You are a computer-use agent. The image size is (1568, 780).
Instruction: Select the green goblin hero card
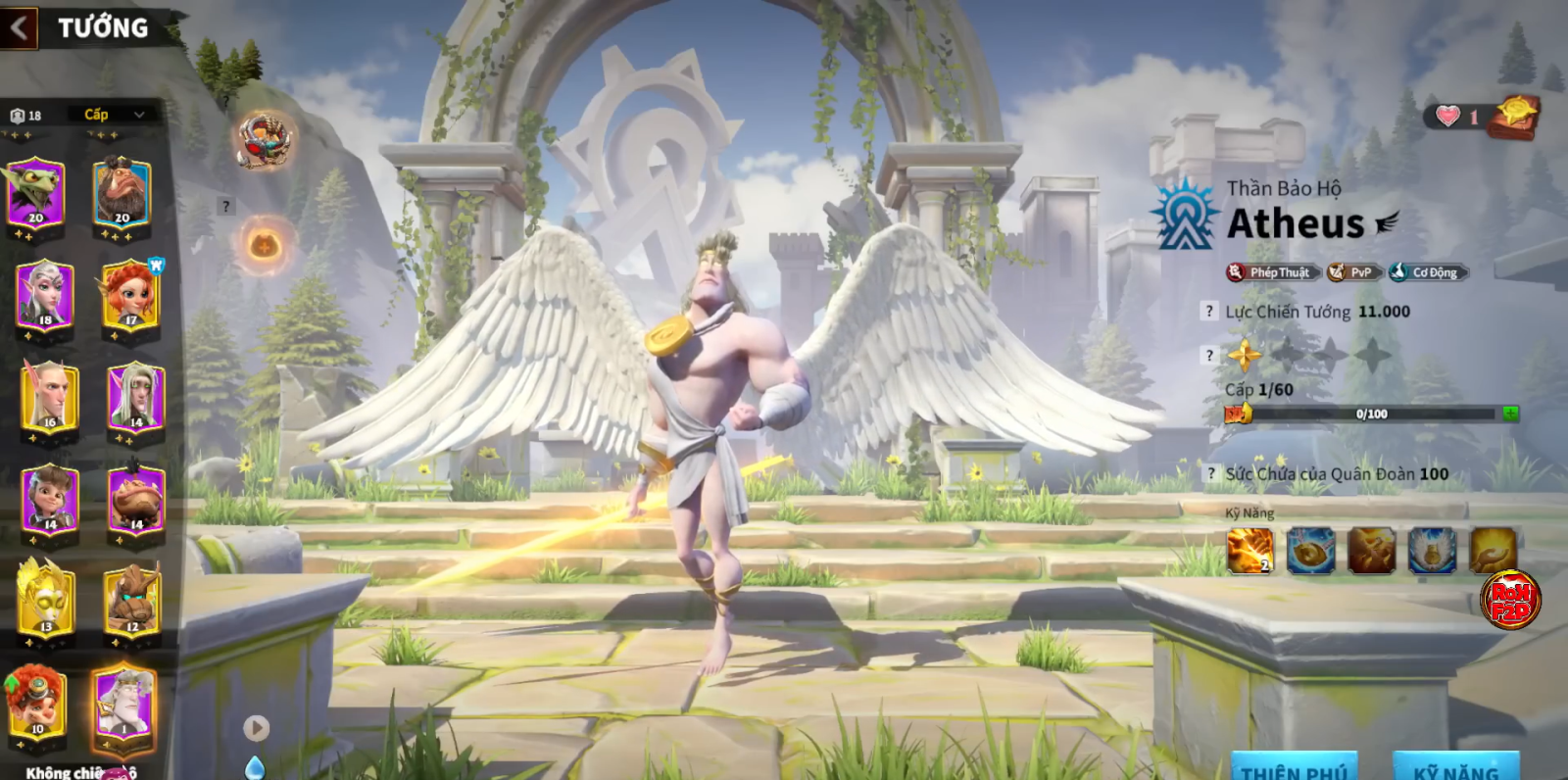point(35,193)
